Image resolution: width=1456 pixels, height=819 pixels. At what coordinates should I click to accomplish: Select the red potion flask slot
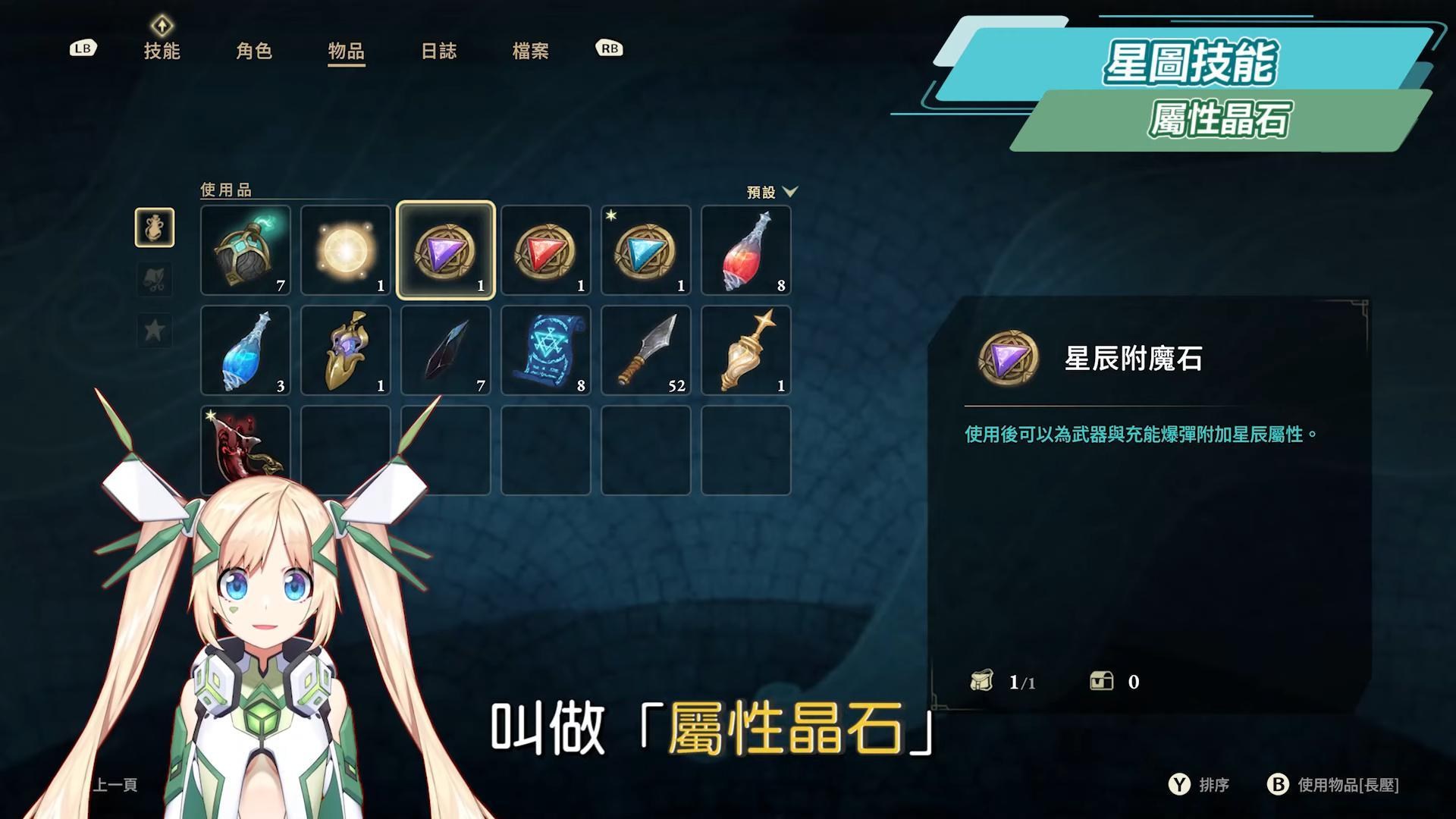point(746,251)
